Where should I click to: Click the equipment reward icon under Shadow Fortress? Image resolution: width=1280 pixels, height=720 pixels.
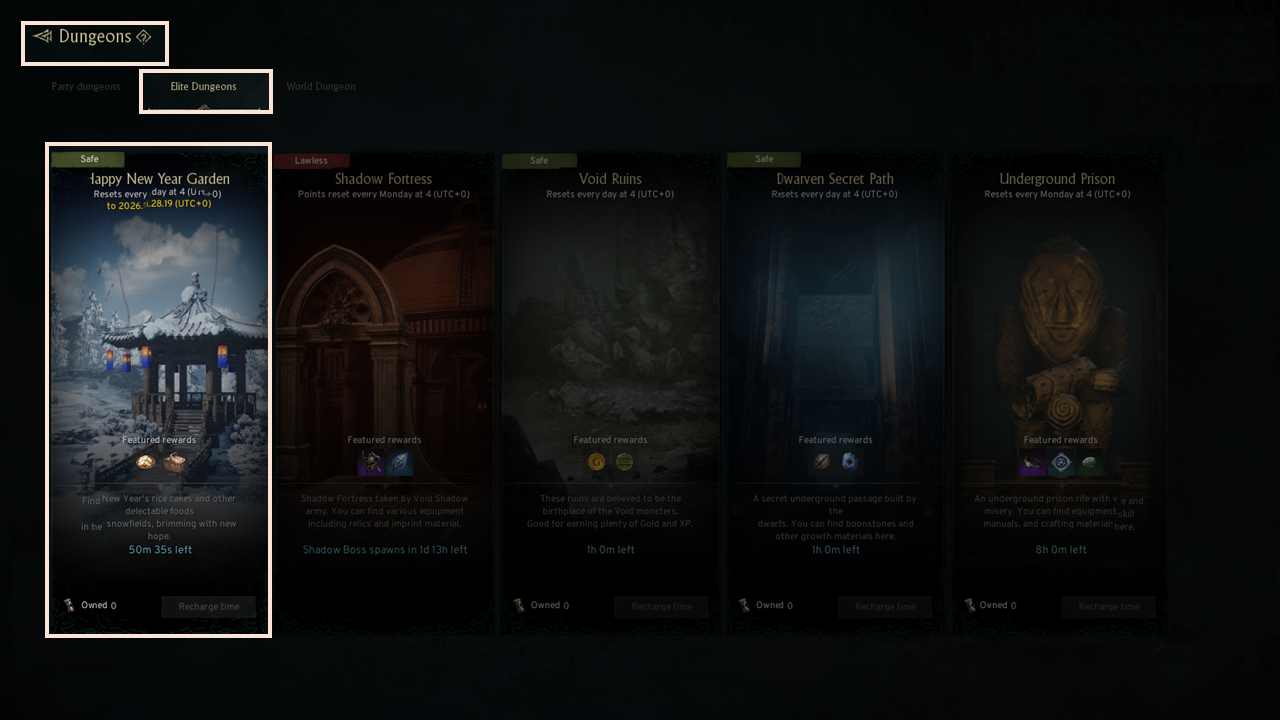pos(369,462)
